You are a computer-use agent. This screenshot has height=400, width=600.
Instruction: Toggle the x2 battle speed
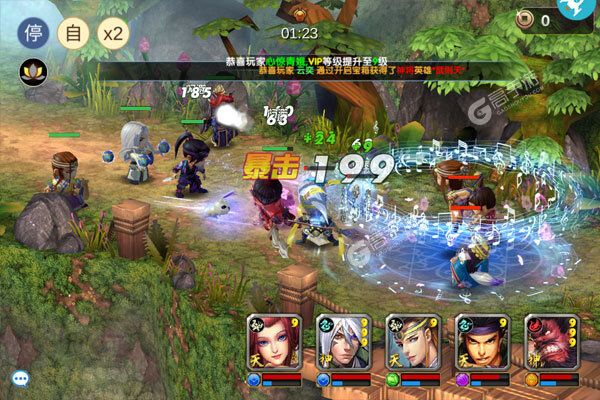pyautogui.click(x=114, y=29)
